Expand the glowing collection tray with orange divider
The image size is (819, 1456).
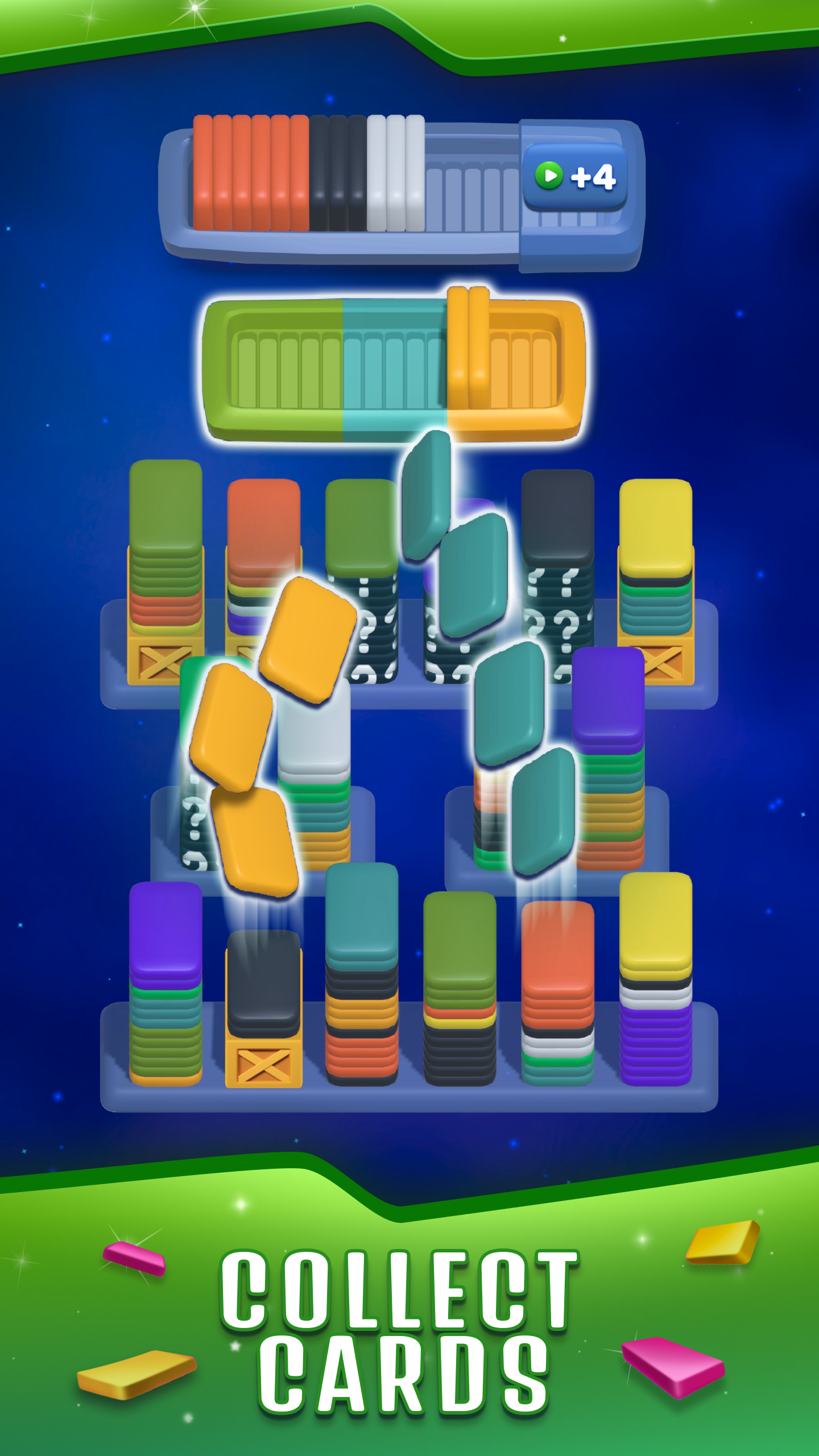pos(392,364)
